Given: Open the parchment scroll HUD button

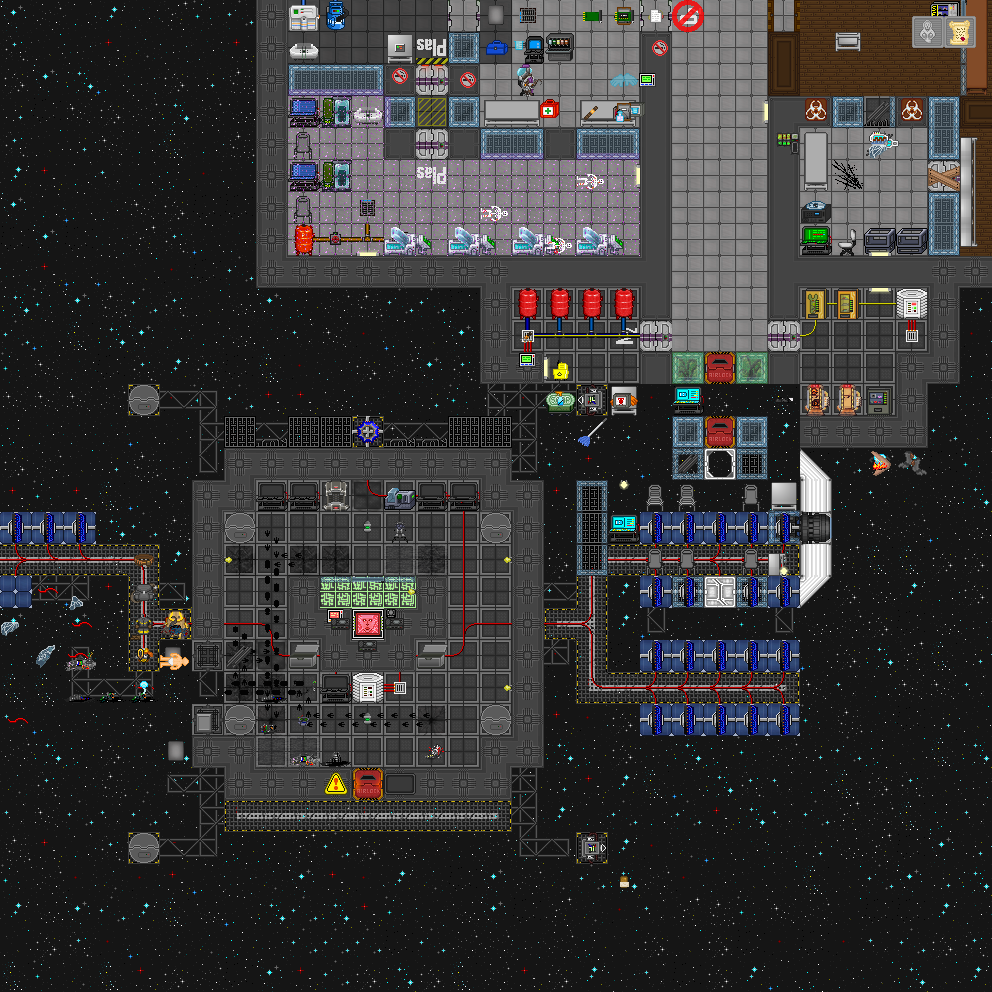Looking at the screenshot, I should pyautogui.click(x=960, y=32).
